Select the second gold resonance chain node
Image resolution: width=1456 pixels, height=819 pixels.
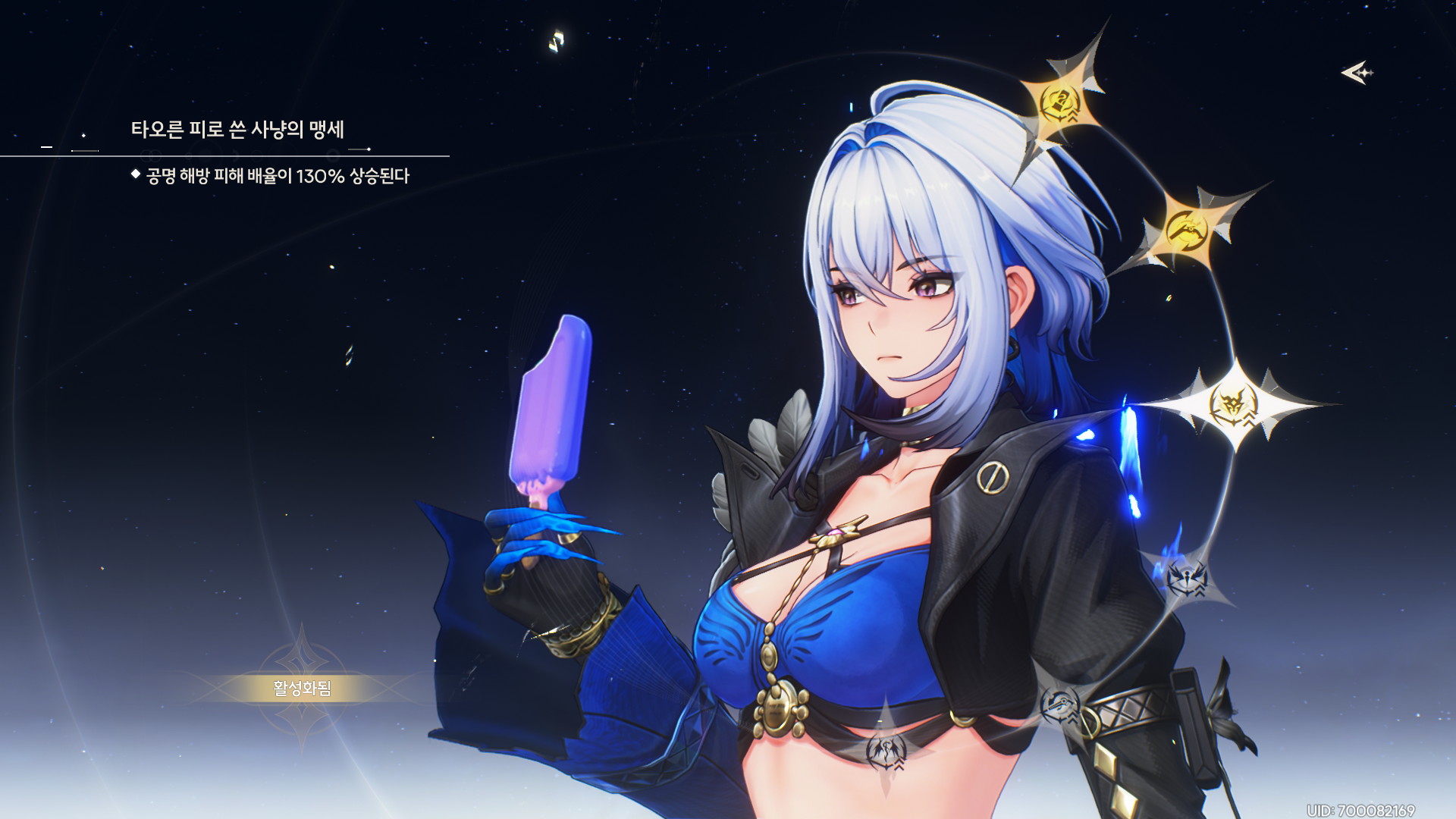point(1187,228)
